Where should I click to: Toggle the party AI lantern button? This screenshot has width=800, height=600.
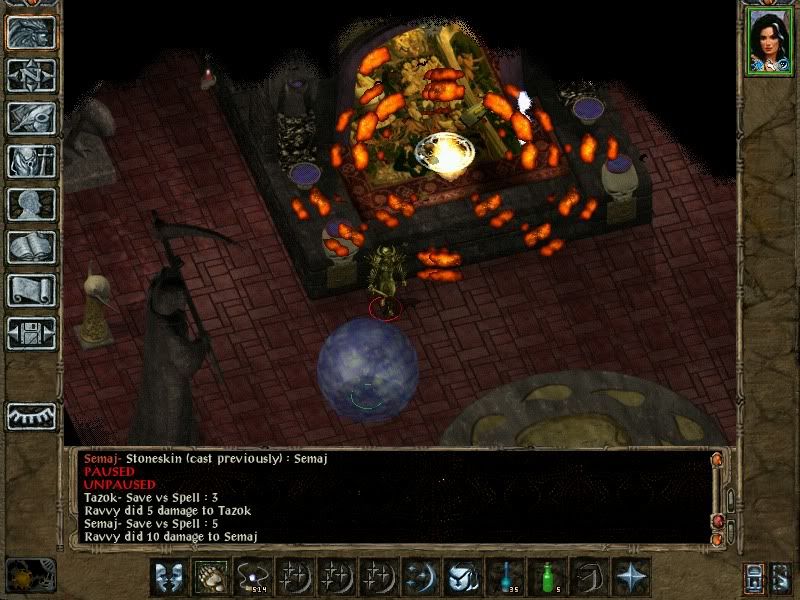[x=782, y=577]
